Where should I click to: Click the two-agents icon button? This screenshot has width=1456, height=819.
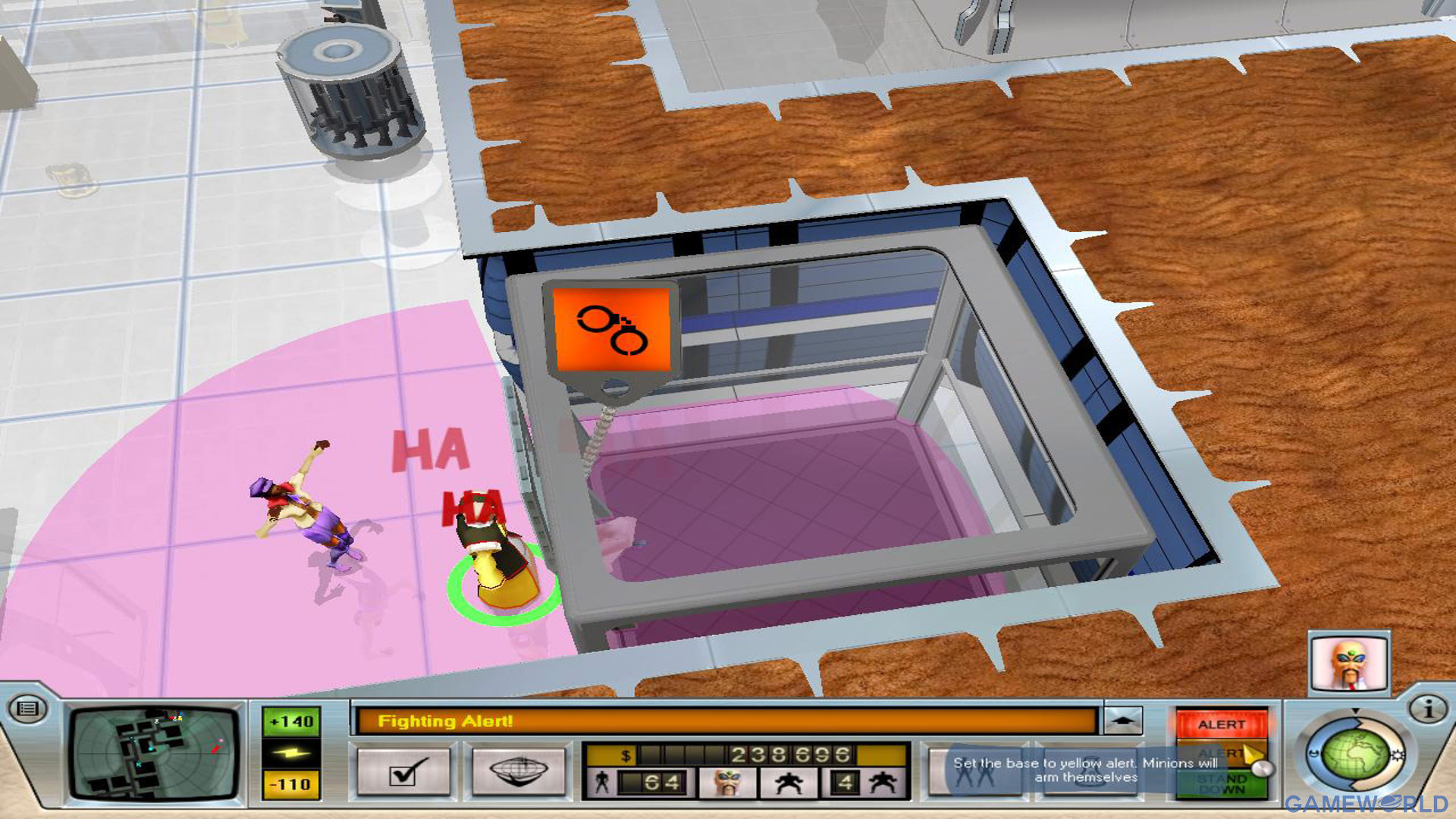coord(973,771)
